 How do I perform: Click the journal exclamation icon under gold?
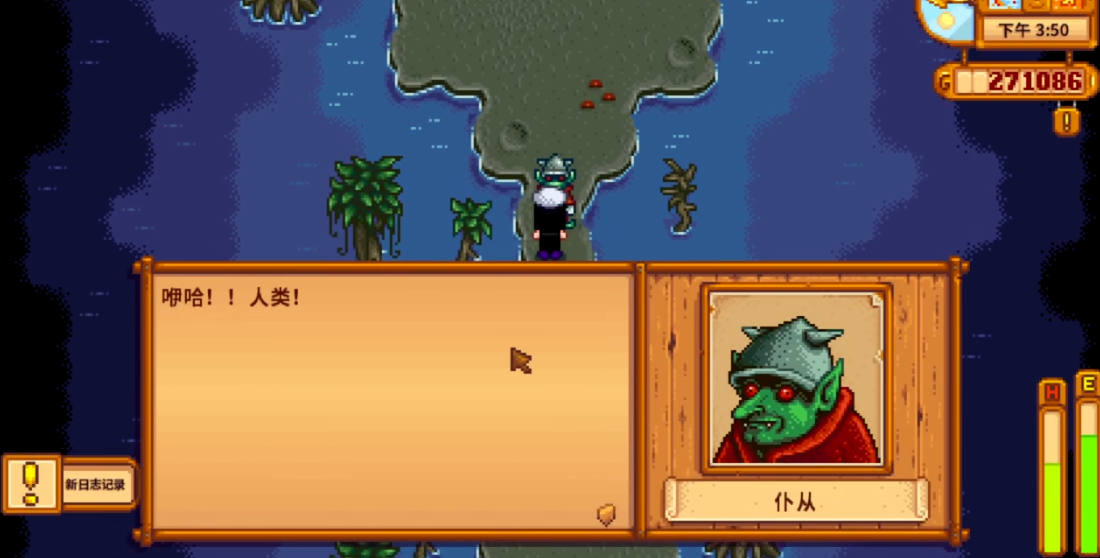tap(1066, 121)
